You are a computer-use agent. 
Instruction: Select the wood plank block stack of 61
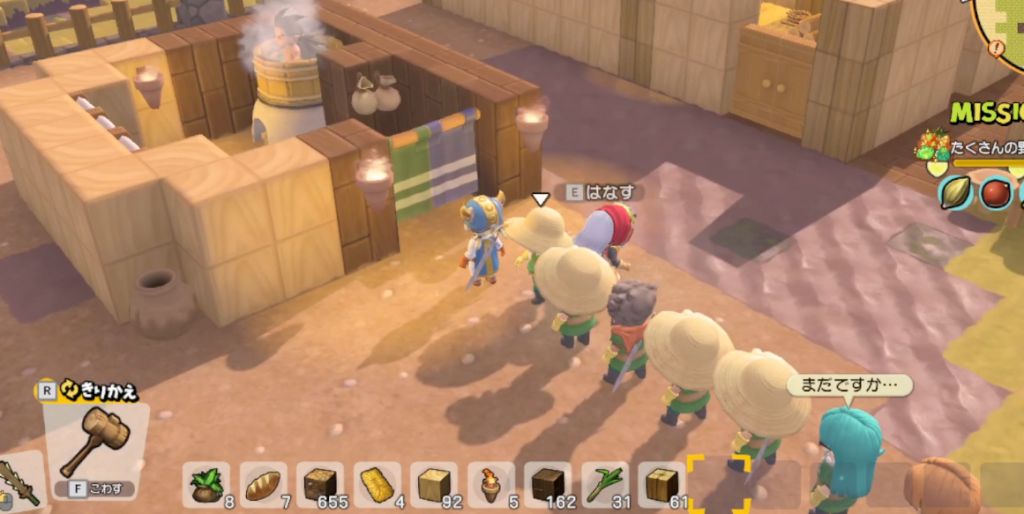coord(662,484)
